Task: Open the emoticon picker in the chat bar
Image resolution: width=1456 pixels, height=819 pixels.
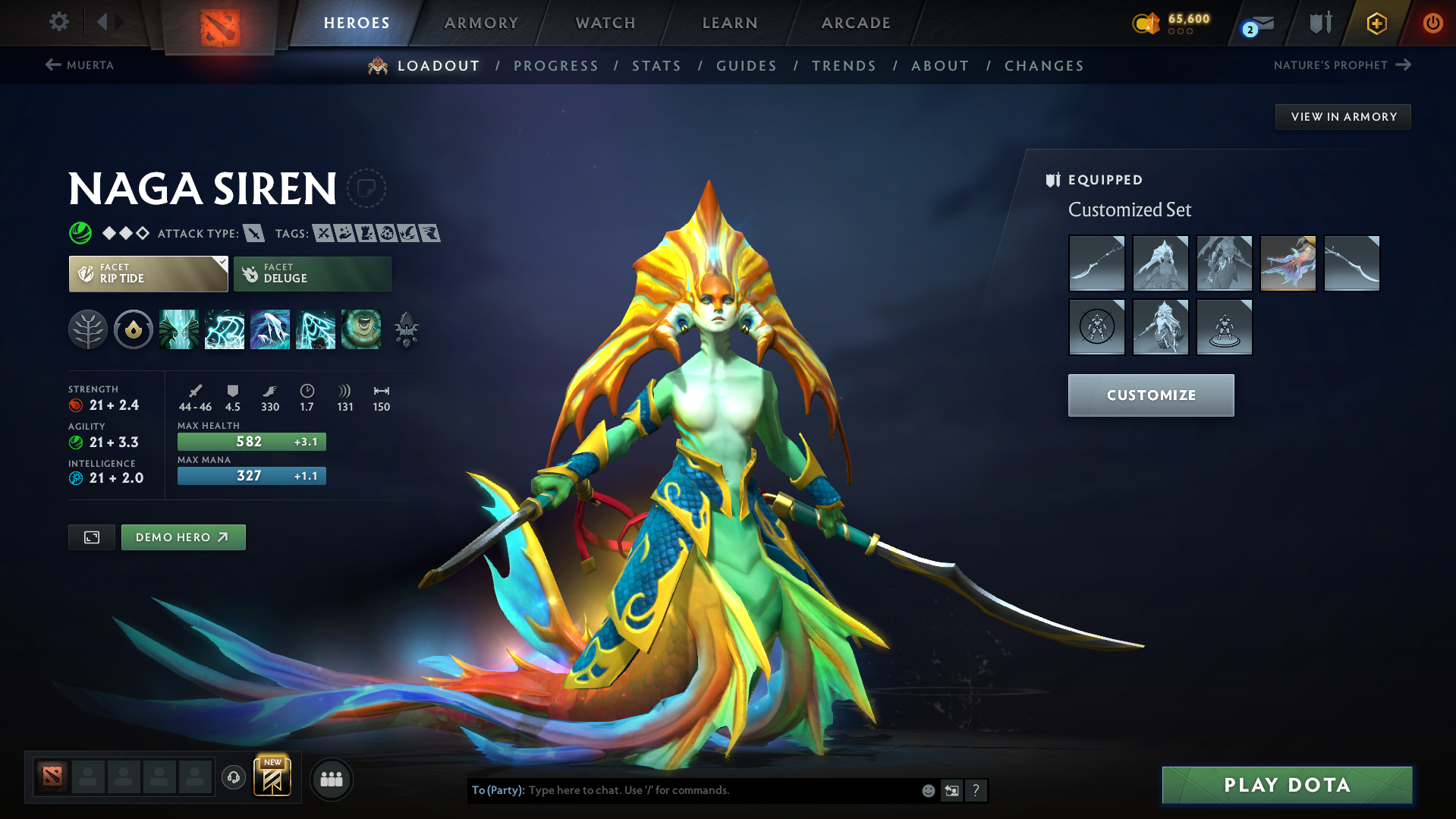Action: pyautogui.click(x=927, y=790)
